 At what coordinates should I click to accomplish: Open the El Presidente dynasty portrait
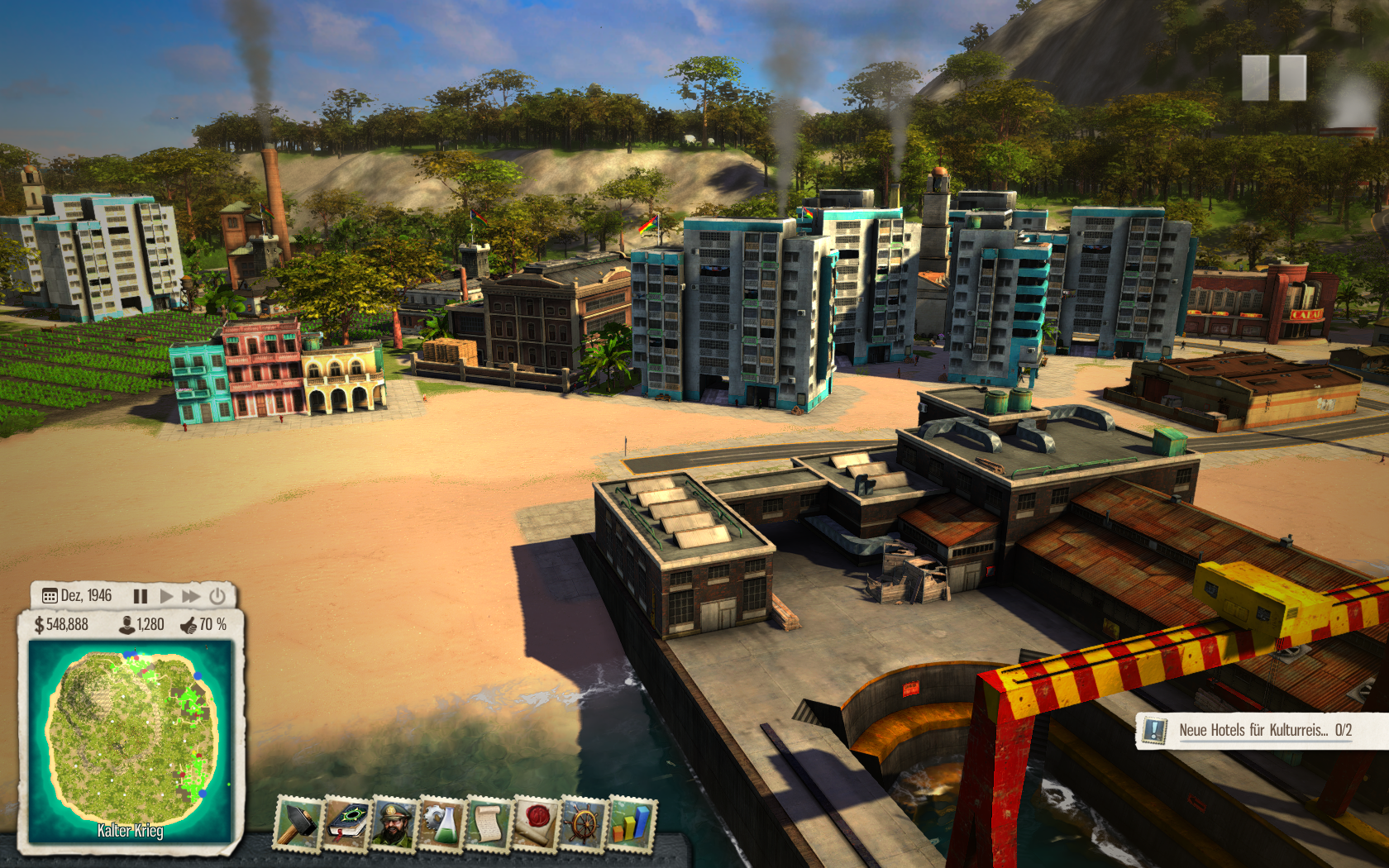394,823
